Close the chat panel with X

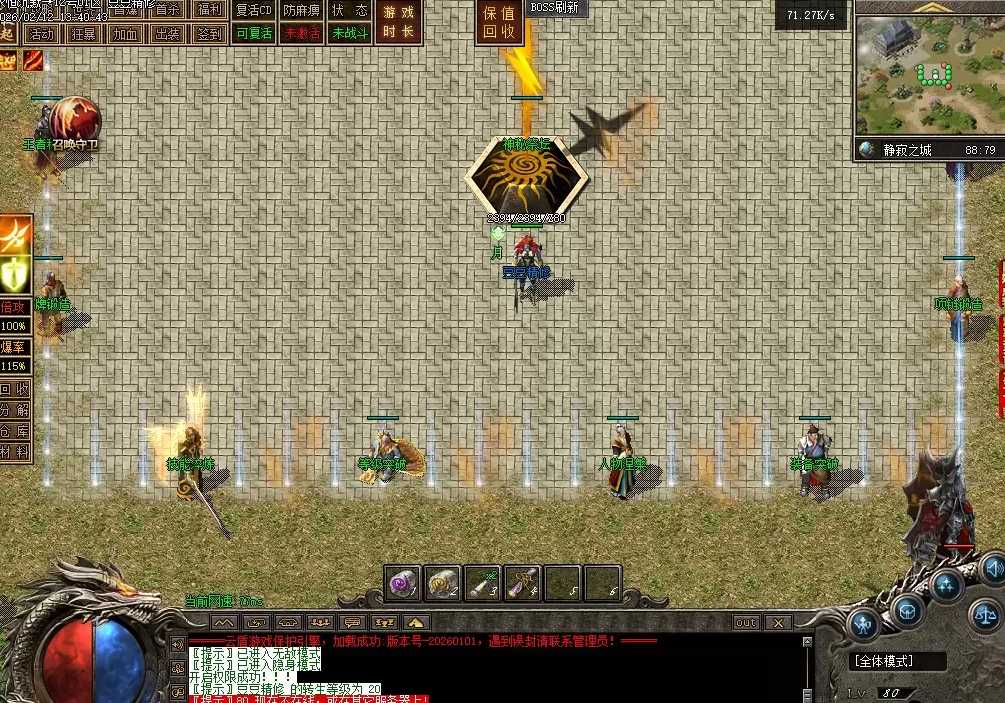pyautogui.click(x=778, y=623)
